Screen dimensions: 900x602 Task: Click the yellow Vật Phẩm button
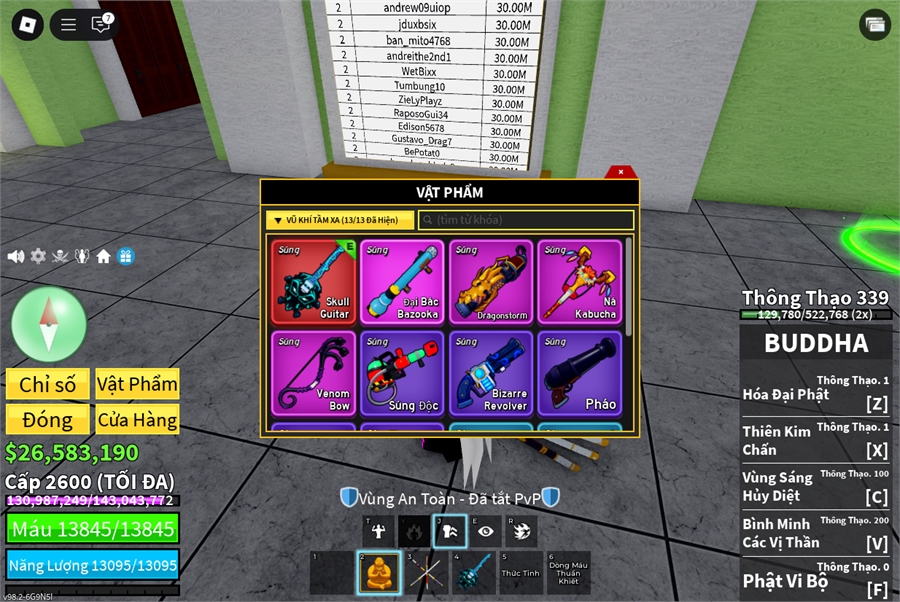[x=137, y=385]
